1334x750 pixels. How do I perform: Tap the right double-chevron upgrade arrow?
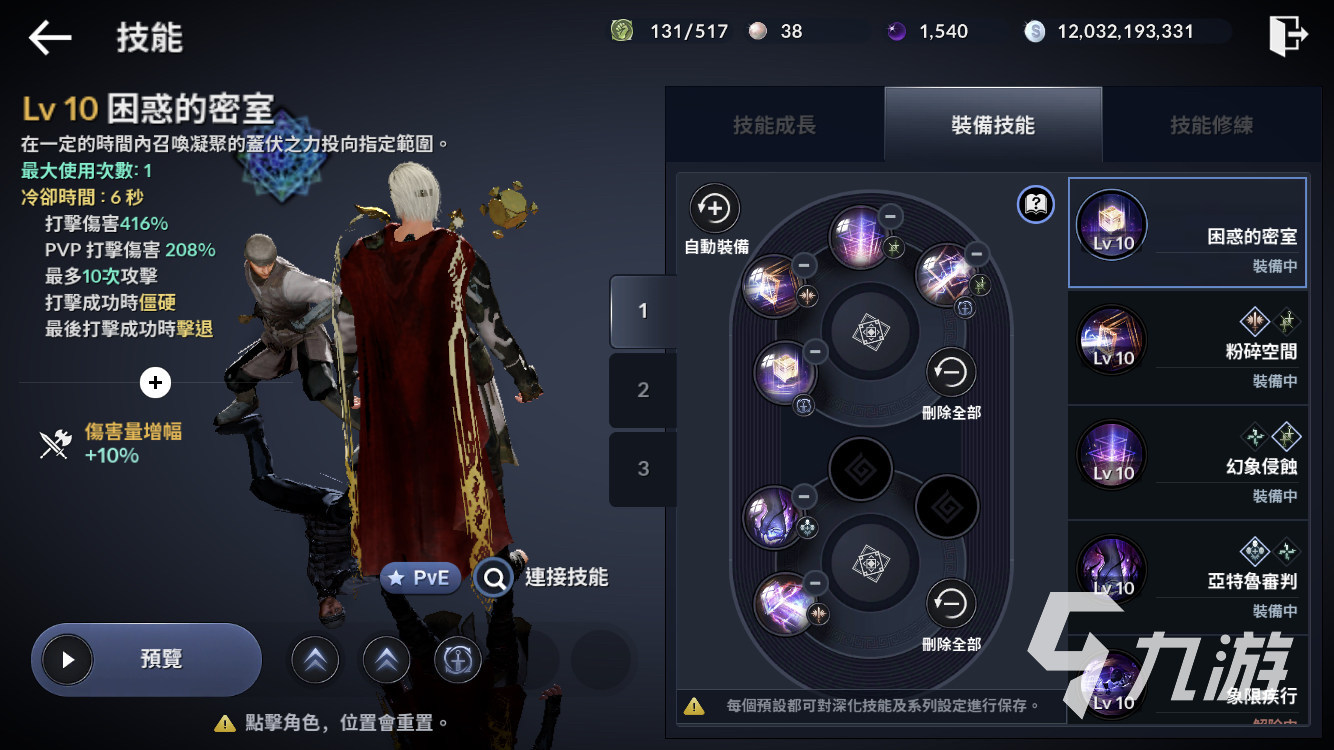point(386,660)
